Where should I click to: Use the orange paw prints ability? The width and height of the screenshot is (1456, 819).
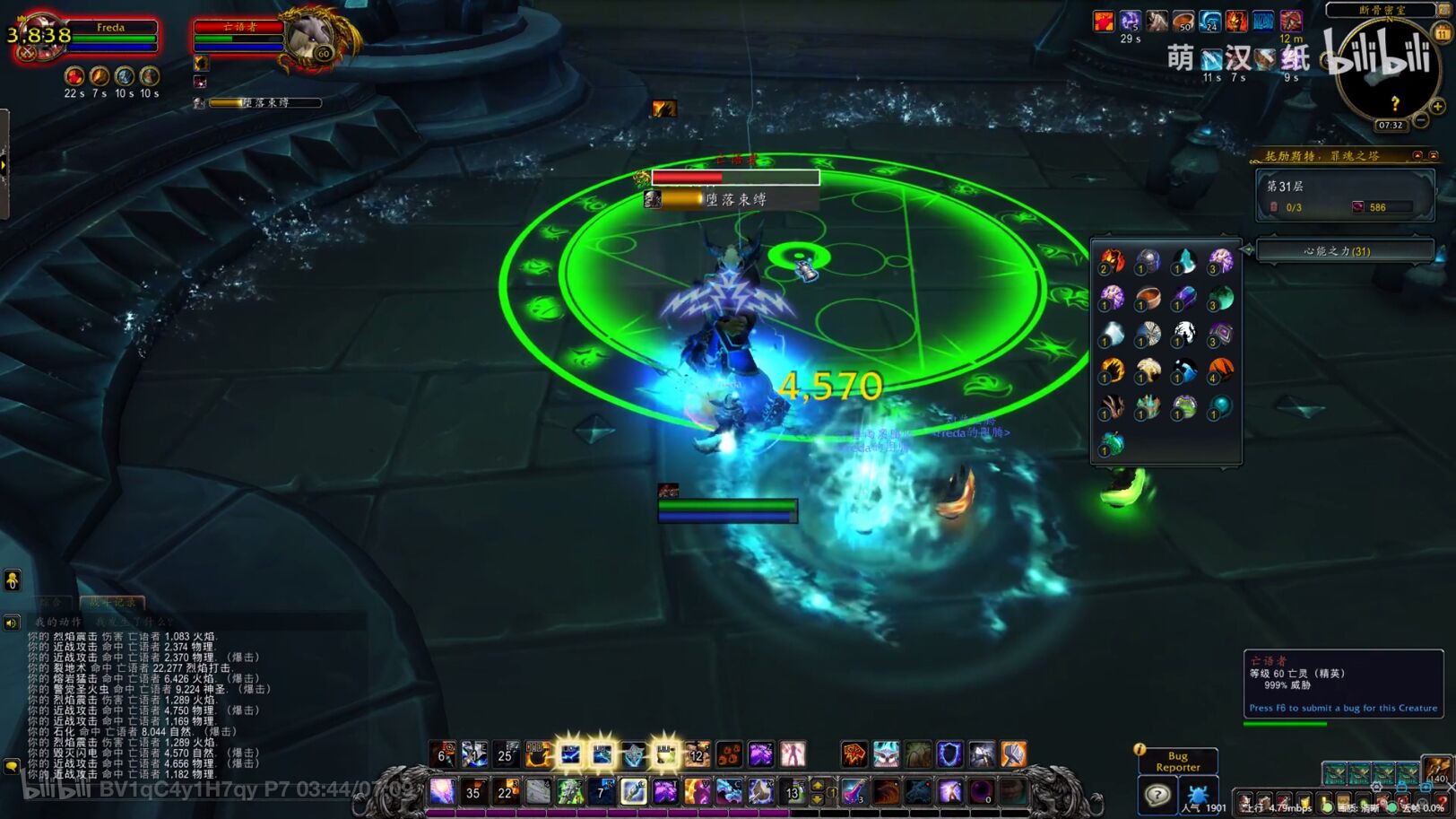[729, 754]
